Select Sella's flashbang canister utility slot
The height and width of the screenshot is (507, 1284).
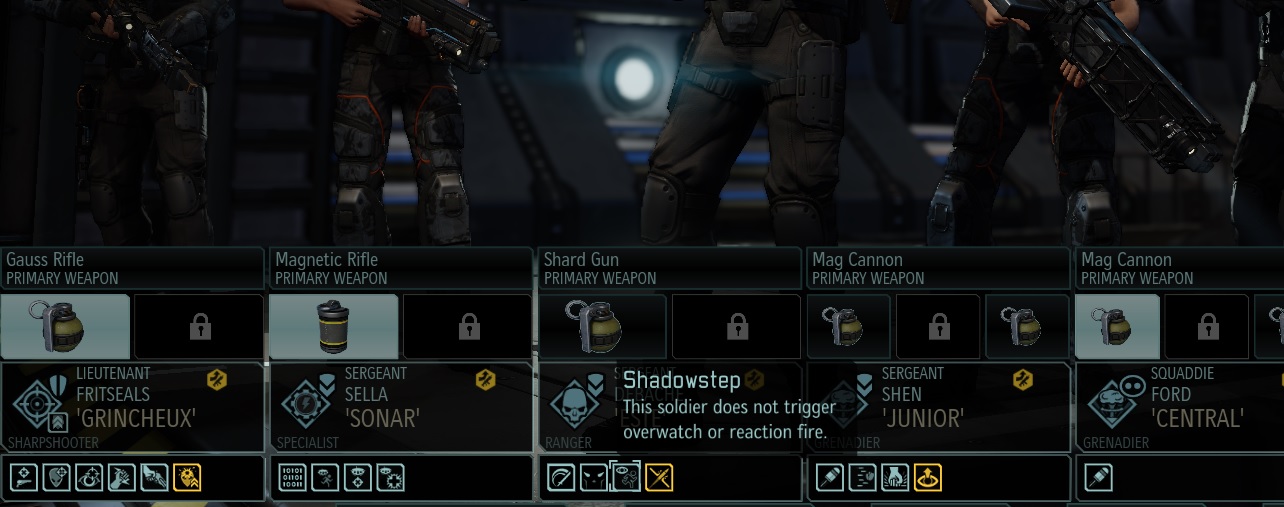334,326
